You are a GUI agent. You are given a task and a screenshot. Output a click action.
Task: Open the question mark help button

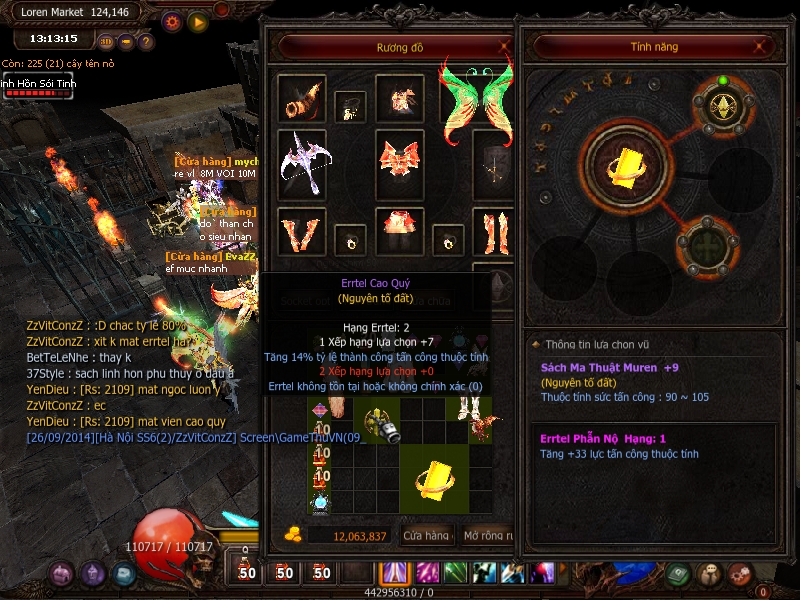click(146, 42)
